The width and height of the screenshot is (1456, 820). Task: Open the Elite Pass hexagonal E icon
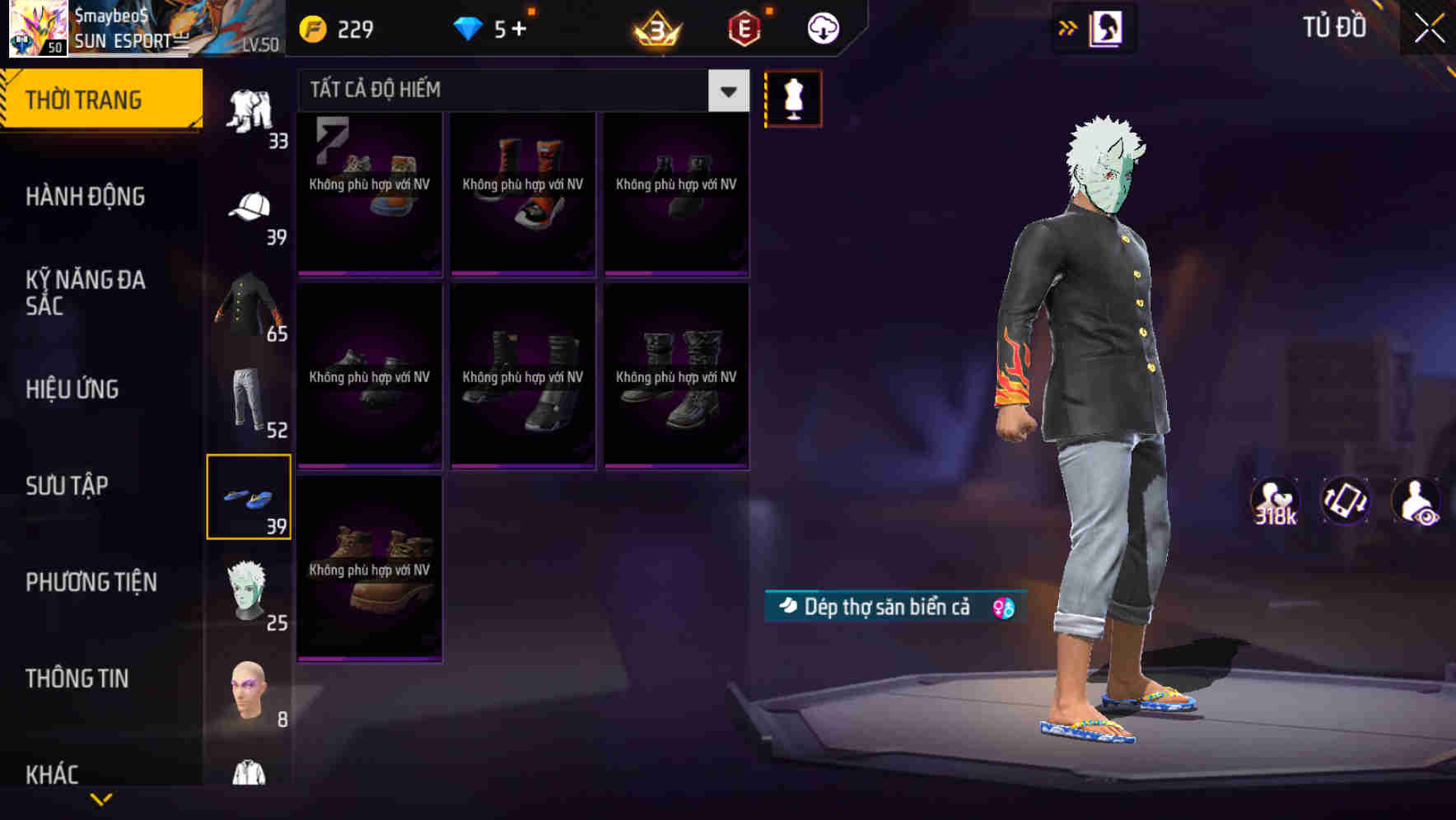(743, 27)
